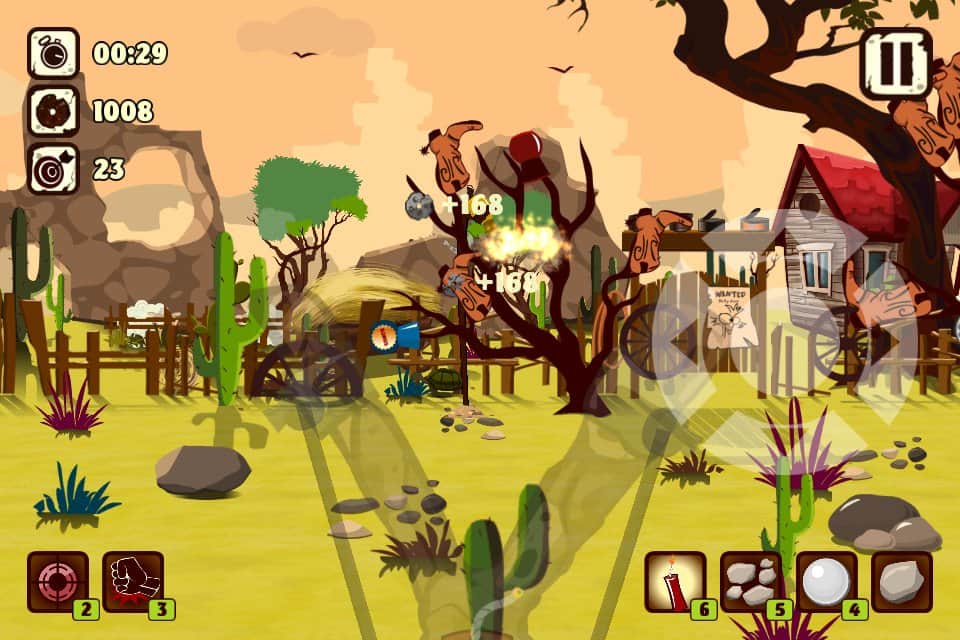Select the dynamite stick ammo
The width and height of the screenshot is (960, 640).
tap(675, 581)
